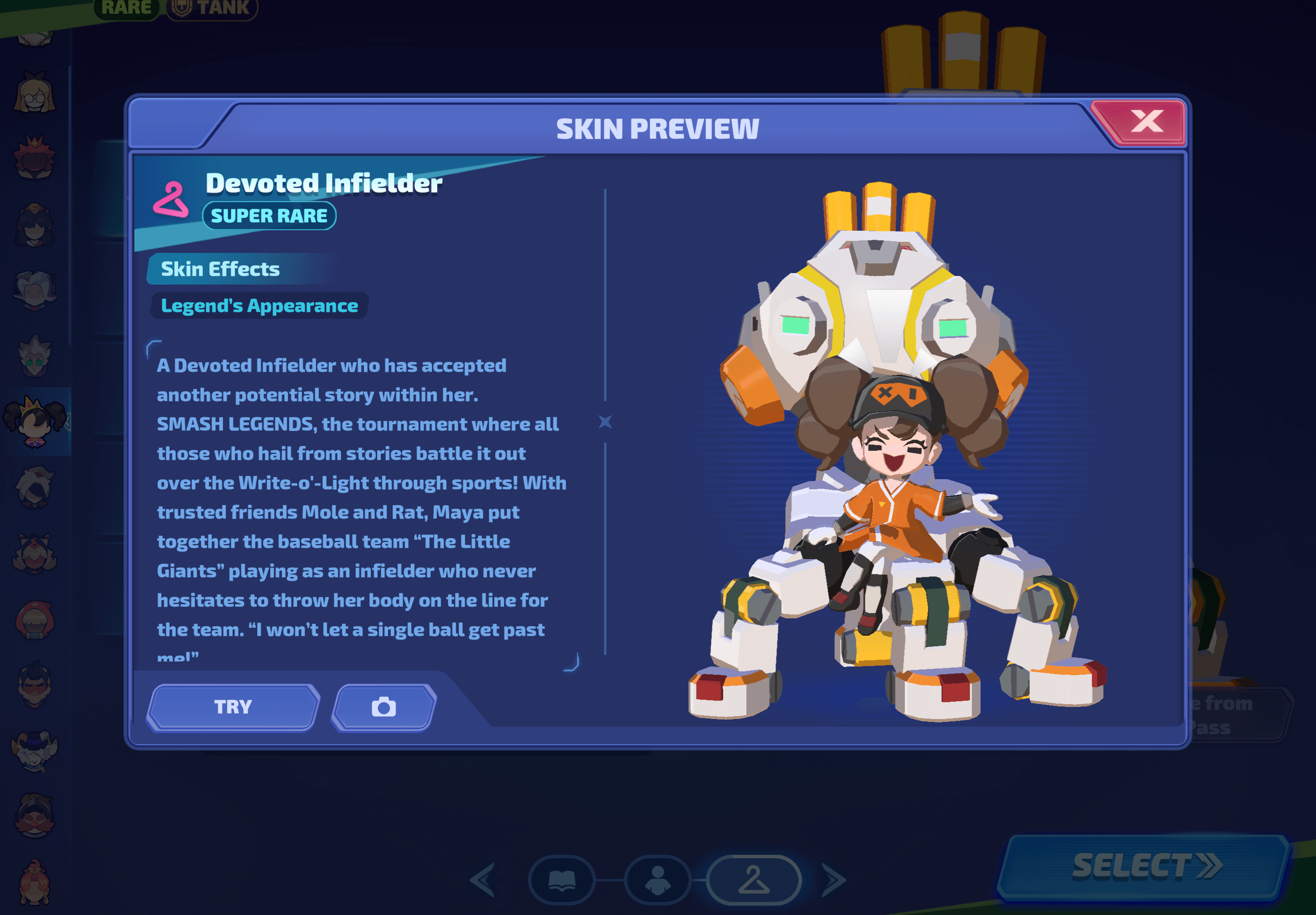Try the Devoted Infielder skin
1316x915 pixels.
click(233, 706)
